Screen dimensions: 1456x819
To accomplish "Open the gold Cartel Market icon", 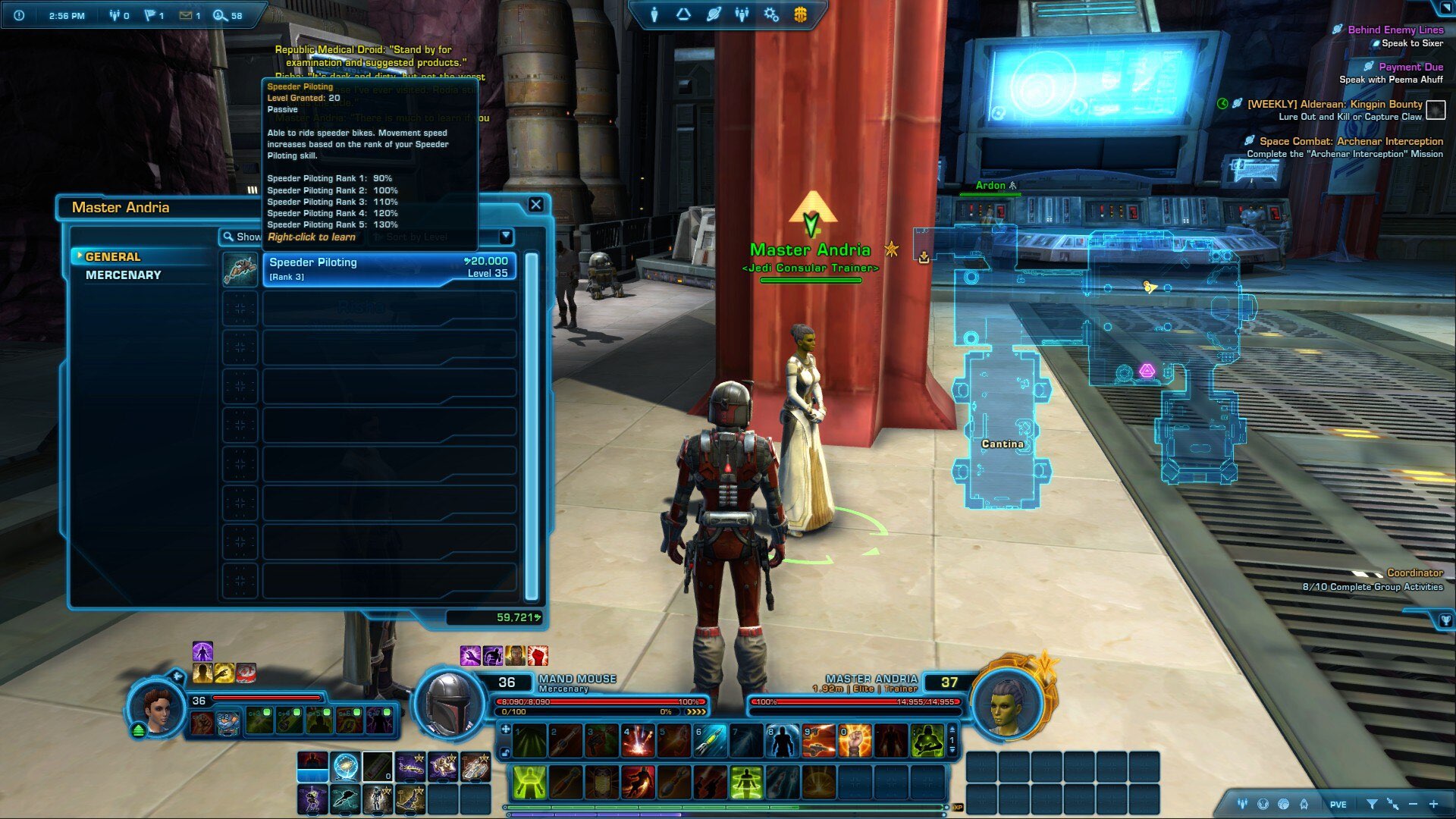I will [x=800, y=14].
